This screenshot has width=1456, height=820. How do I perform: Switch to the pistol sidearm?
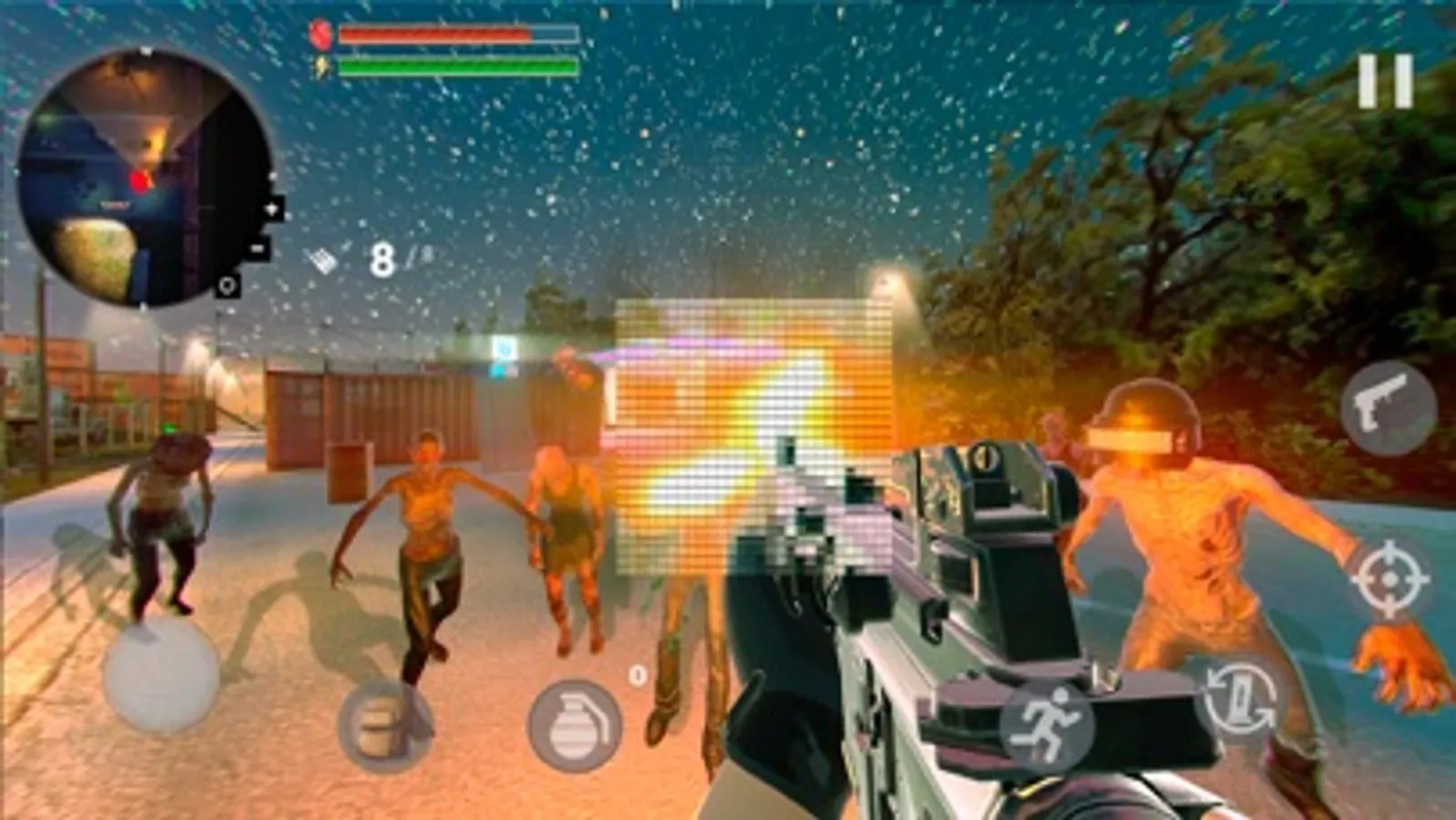click(1392, 407)
